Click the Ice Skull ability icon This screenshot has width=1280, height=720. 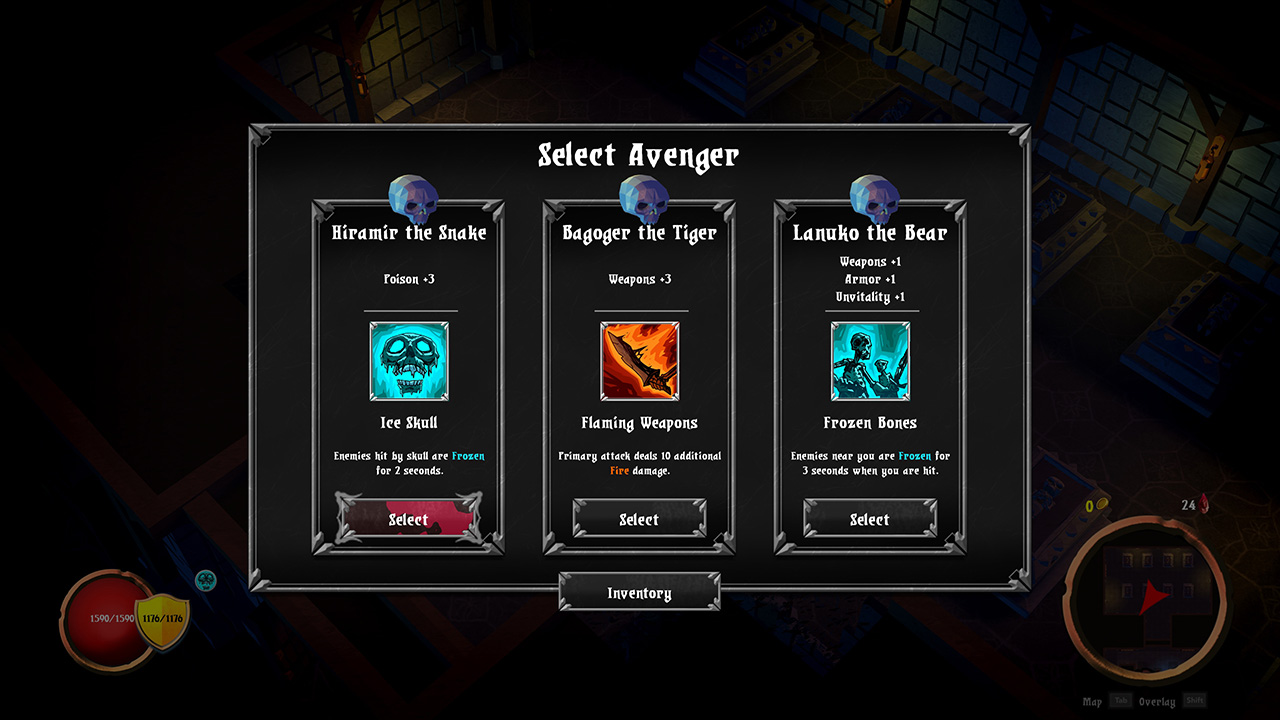tap(409, 363)
